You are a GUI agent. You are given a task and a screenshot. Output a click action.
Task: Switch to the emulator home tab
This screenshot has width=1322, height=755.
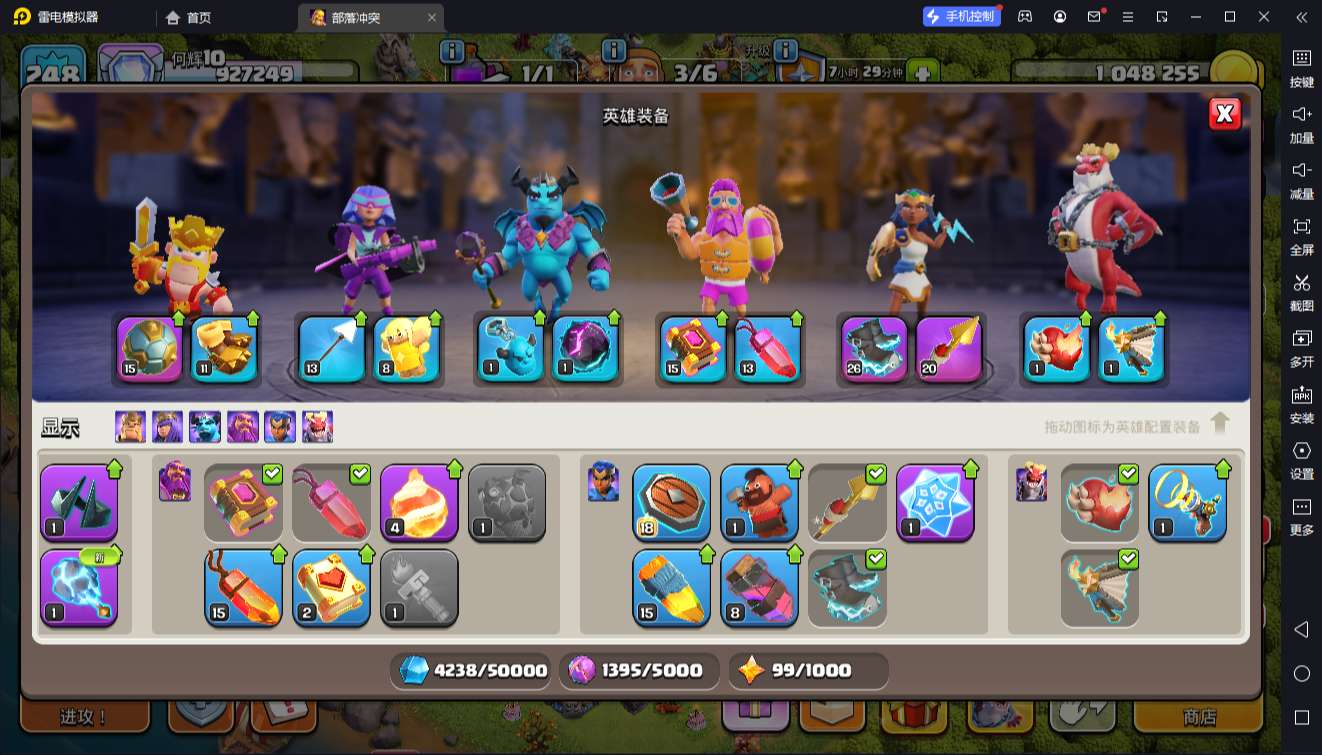coord(189,17)
